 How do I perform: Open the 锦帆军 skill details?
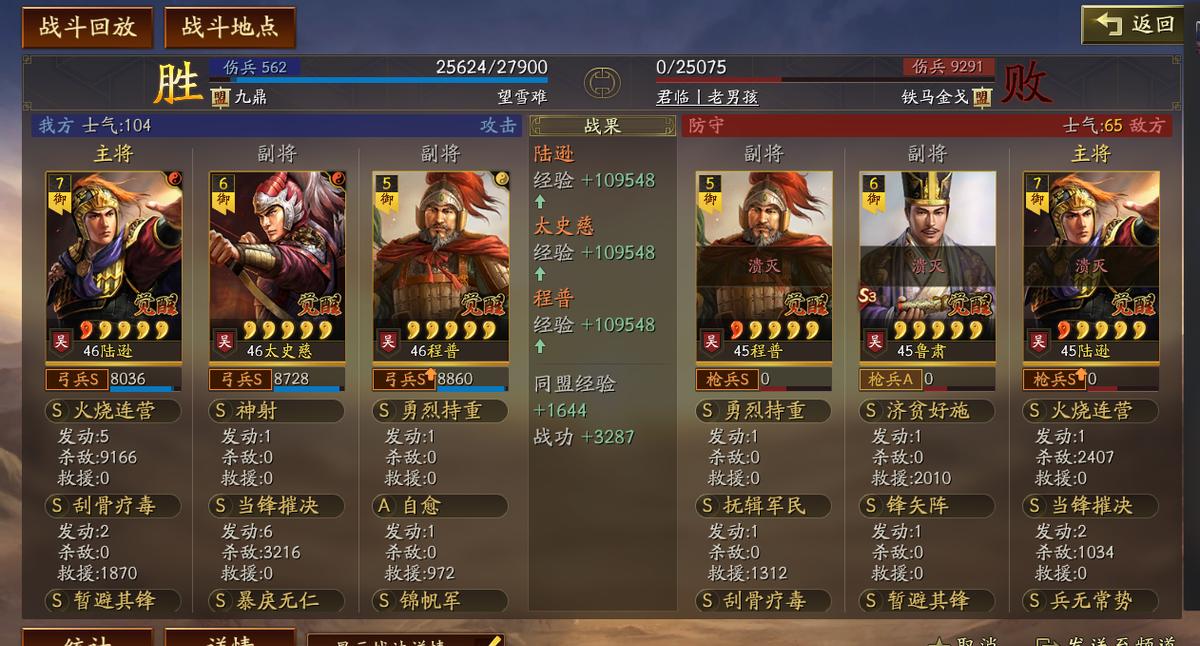coord(441,601)
